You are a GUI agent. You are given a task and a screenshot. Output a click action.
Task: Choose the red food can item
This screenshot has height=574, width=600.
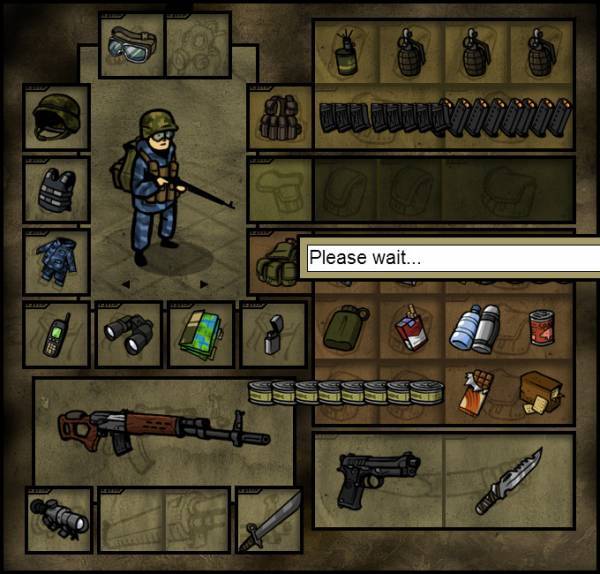click(x=540, y=327)
